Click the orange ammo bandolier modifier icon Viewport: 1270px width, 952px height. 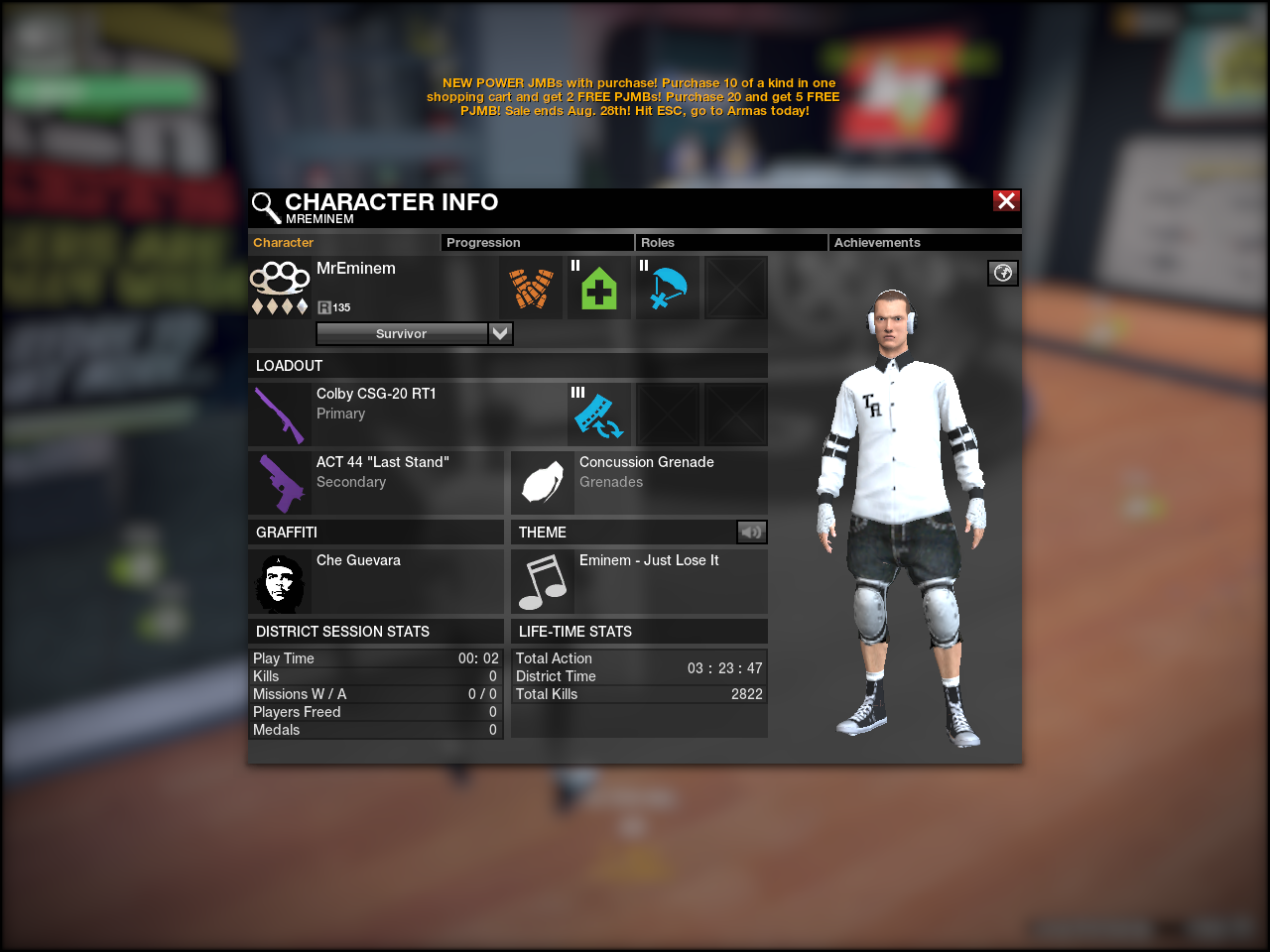(x=531, y=289)
